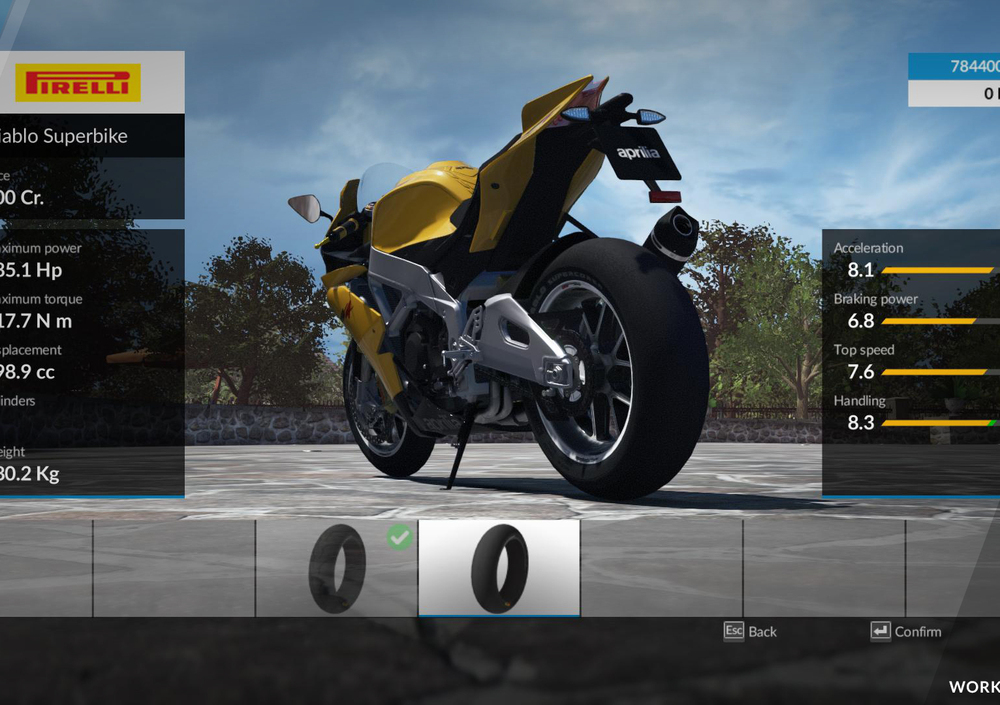This screenshot has width=1000, height=705.
Task: Select the highlighted tire thumbnail
Action: [x=499, y=567]
